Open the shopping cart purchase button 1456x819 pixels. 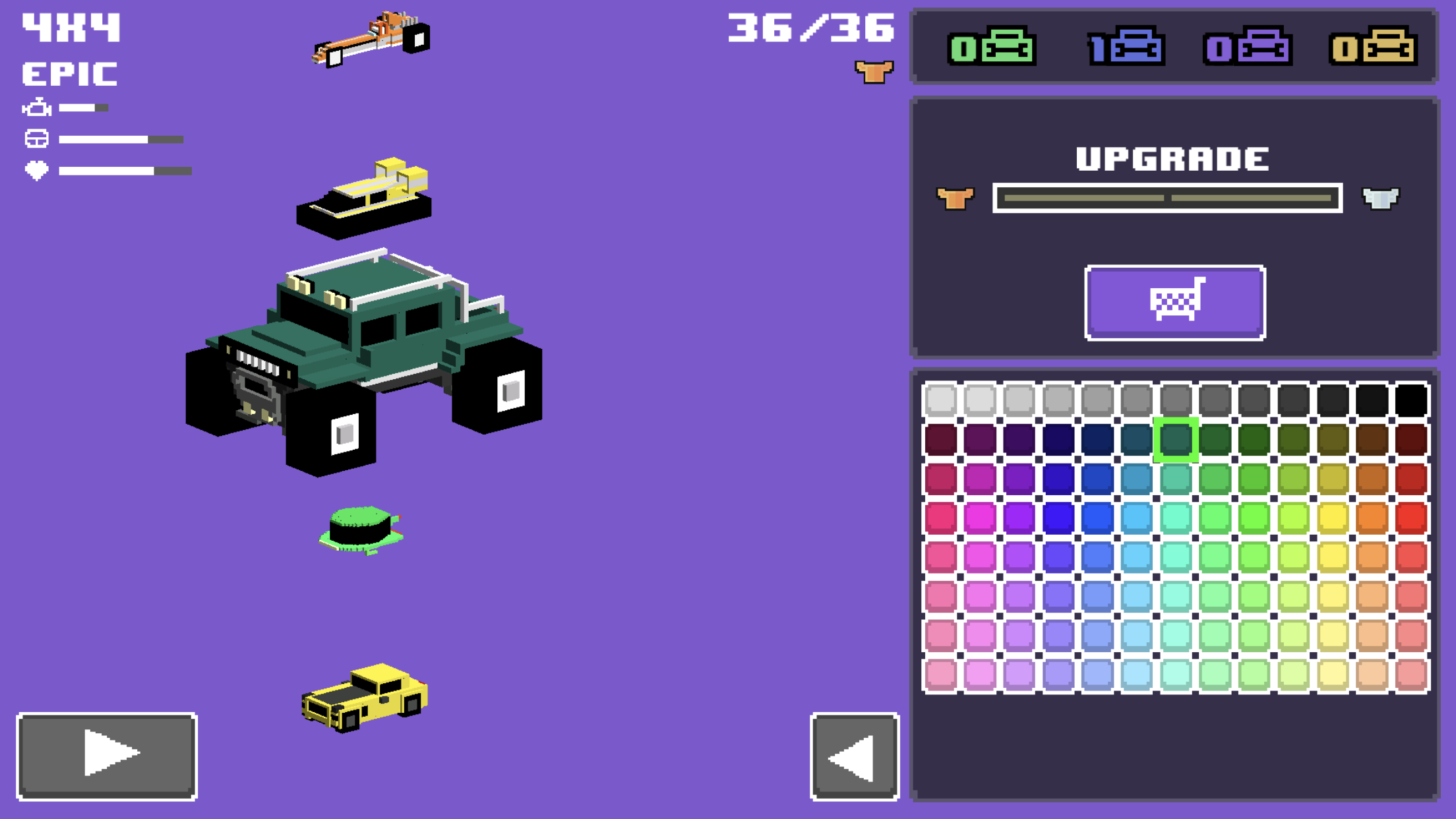click(x=1175, y=303)
